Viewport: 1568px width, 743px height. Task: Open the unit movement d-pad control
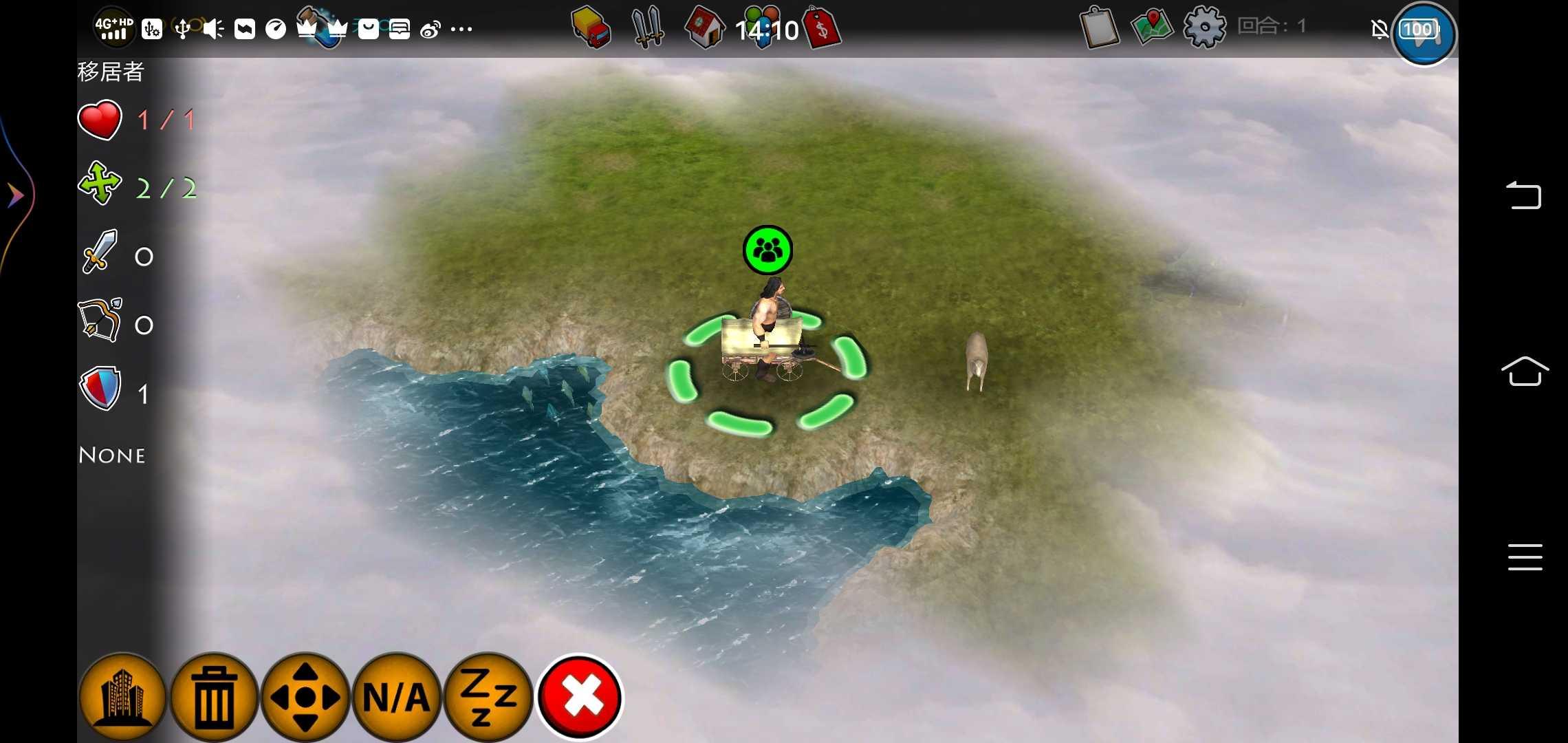(305, 697)
